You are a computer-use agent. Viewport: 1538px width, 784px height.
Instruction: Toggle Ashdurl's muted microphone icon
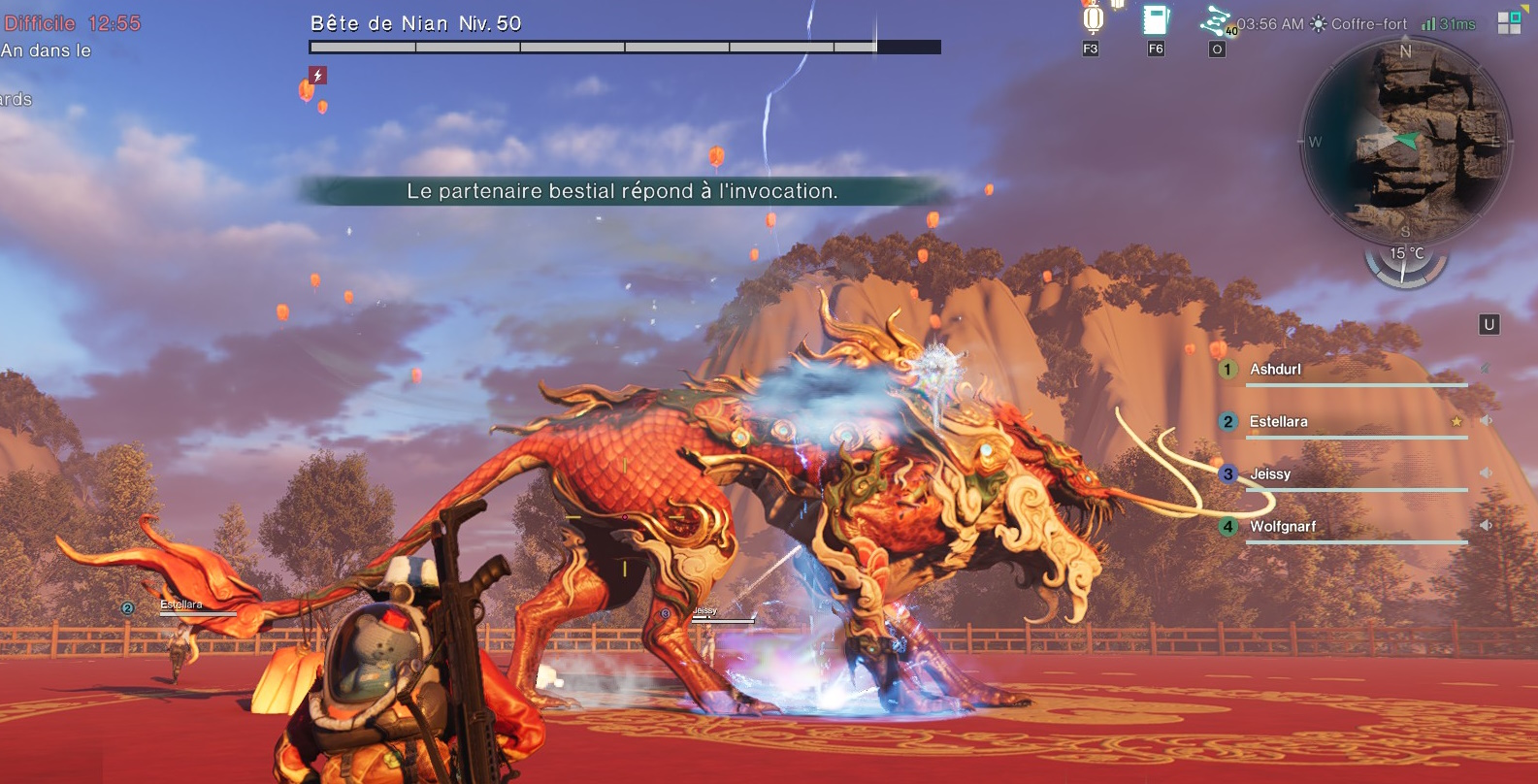pyautogui.click(x=1485, y=369)
